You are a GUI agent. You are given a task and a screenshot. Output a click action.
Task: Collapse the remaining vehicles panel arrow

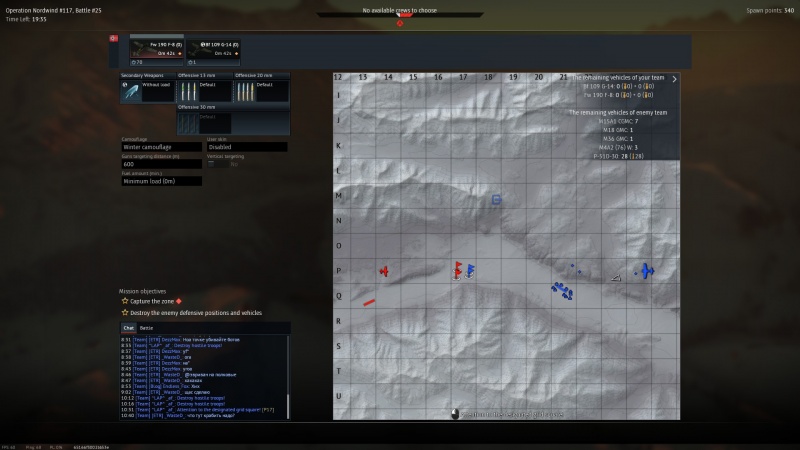tap(674, 78)
